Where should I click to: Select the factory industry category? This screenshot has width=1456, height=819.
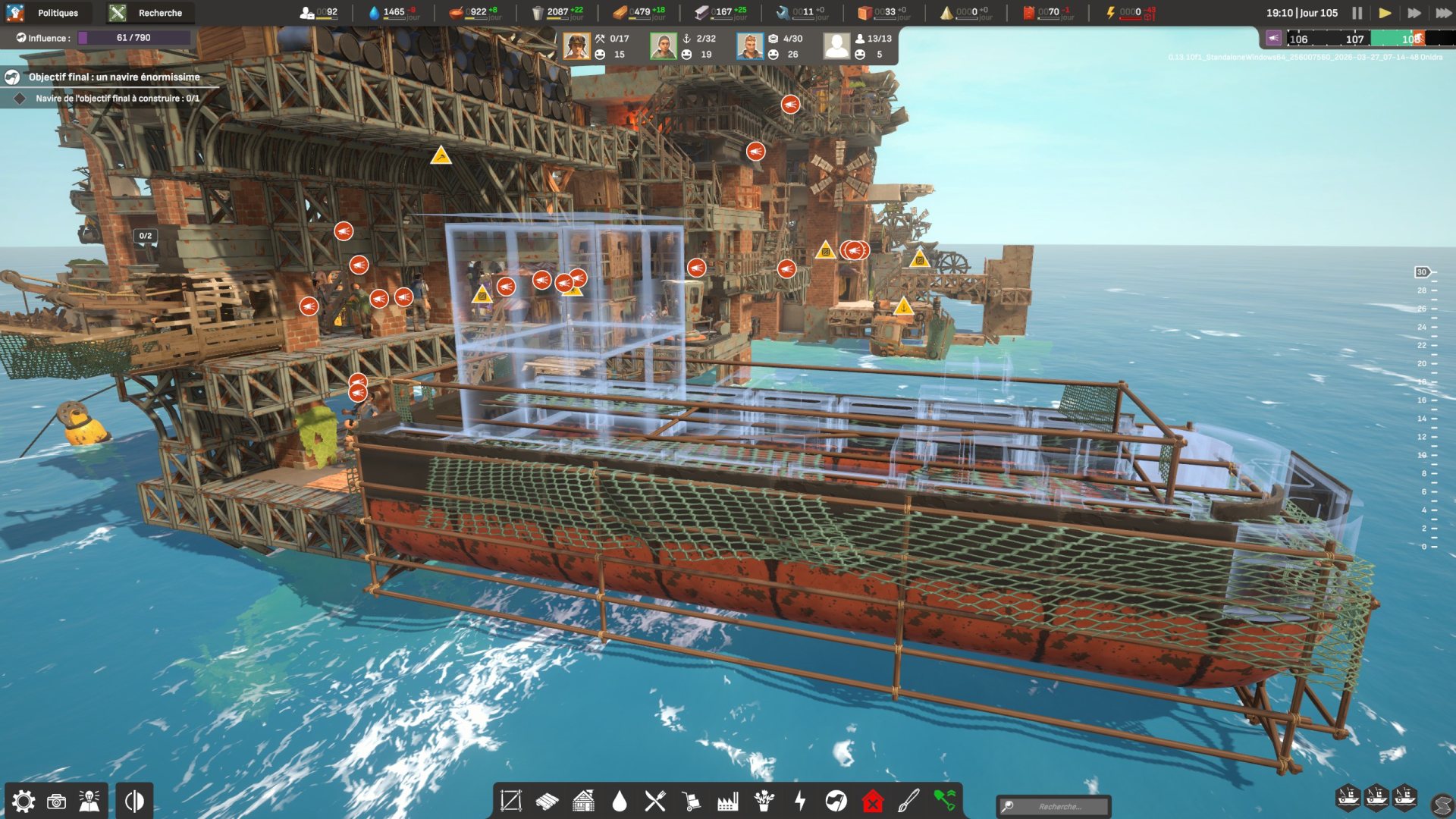[x=728, y=801]
